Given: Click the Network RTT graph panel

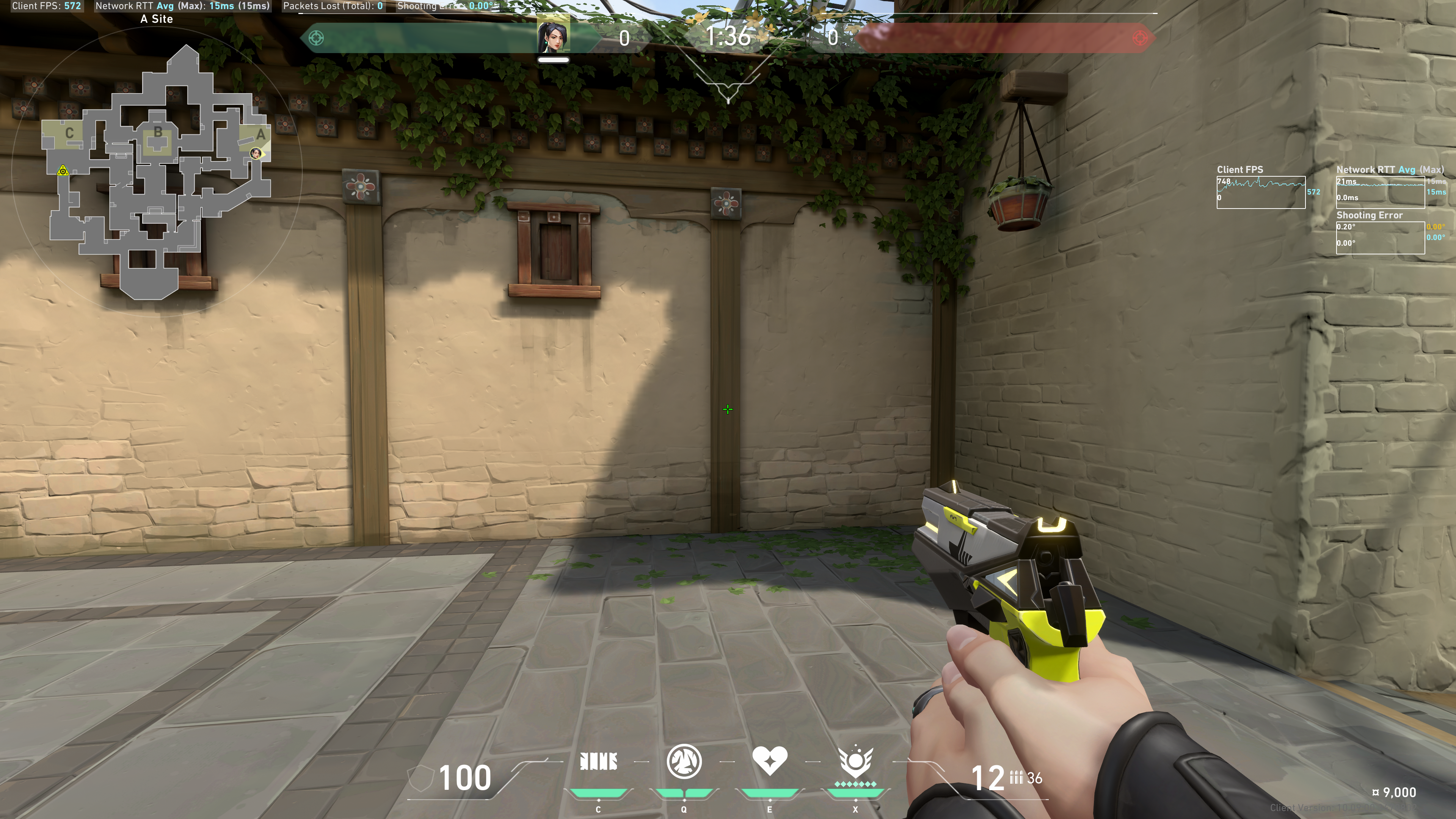Looking at the screenshot, I should pyautogui.click(x=1380, y=192).
